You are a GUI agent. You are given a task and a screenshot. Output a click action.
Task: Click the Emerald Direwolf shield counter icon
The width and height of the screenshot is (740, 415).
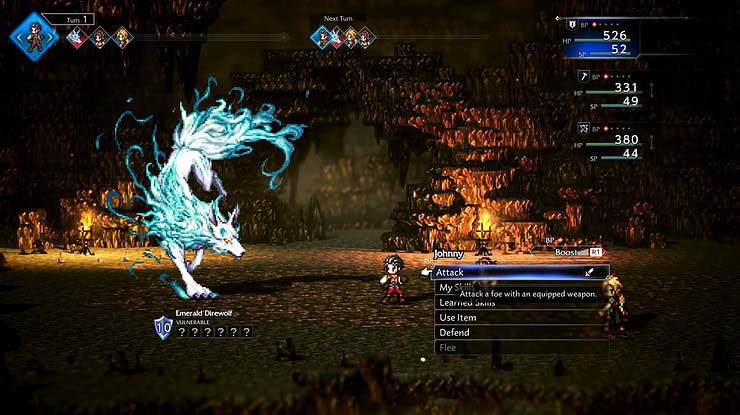(163, 328)
